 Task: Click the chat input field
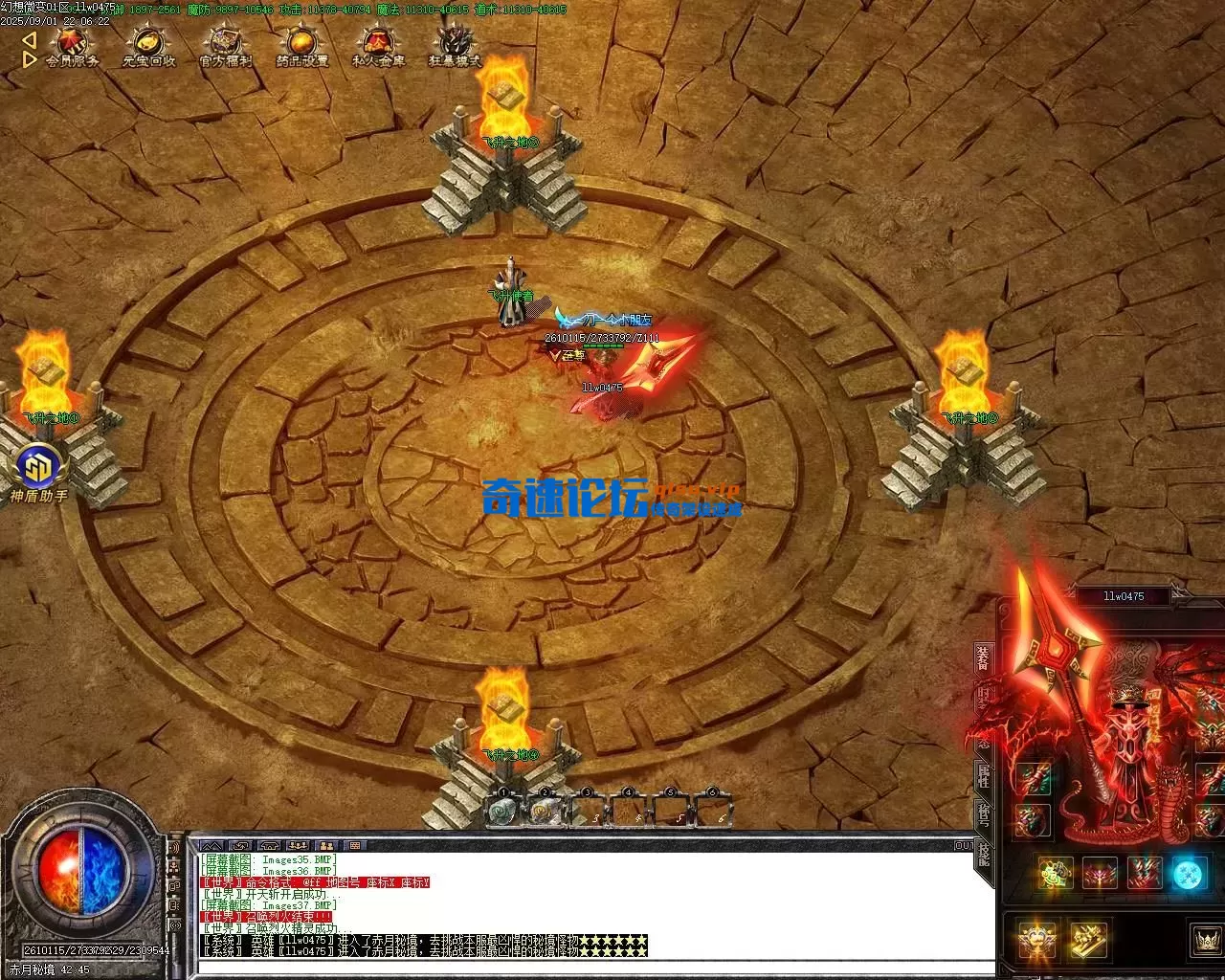[574, 967]
